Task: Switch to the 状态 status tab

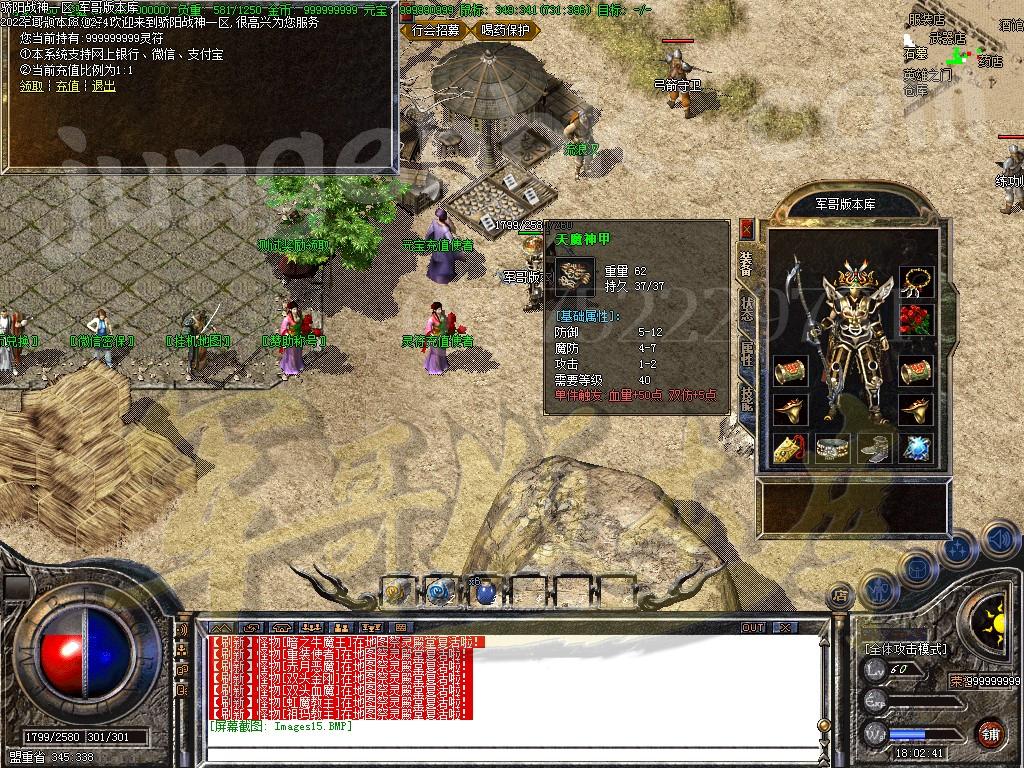Action: pos(746,306)
